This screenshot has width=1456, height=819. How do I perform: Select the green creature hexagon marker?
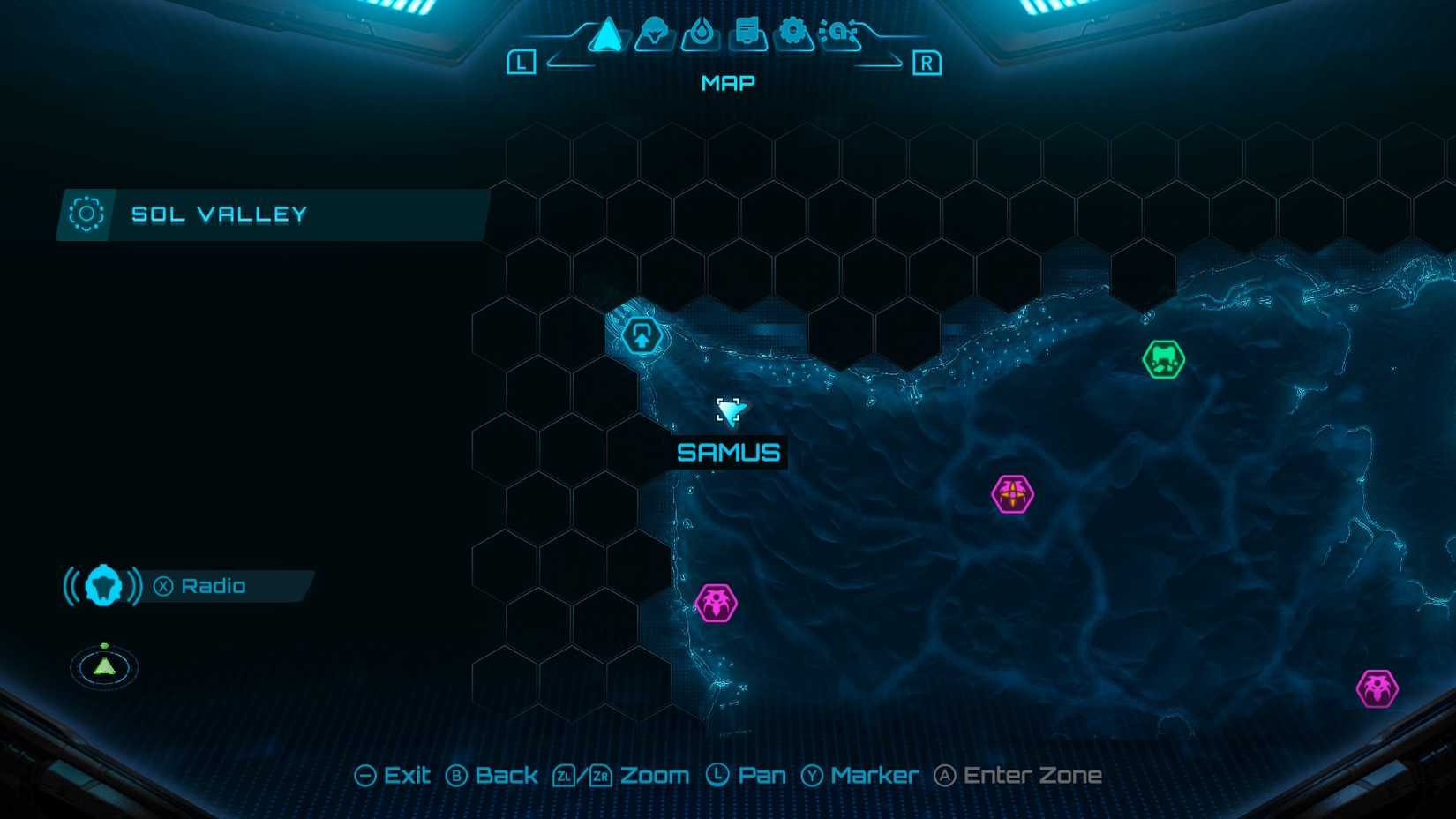coord(1164,357)
